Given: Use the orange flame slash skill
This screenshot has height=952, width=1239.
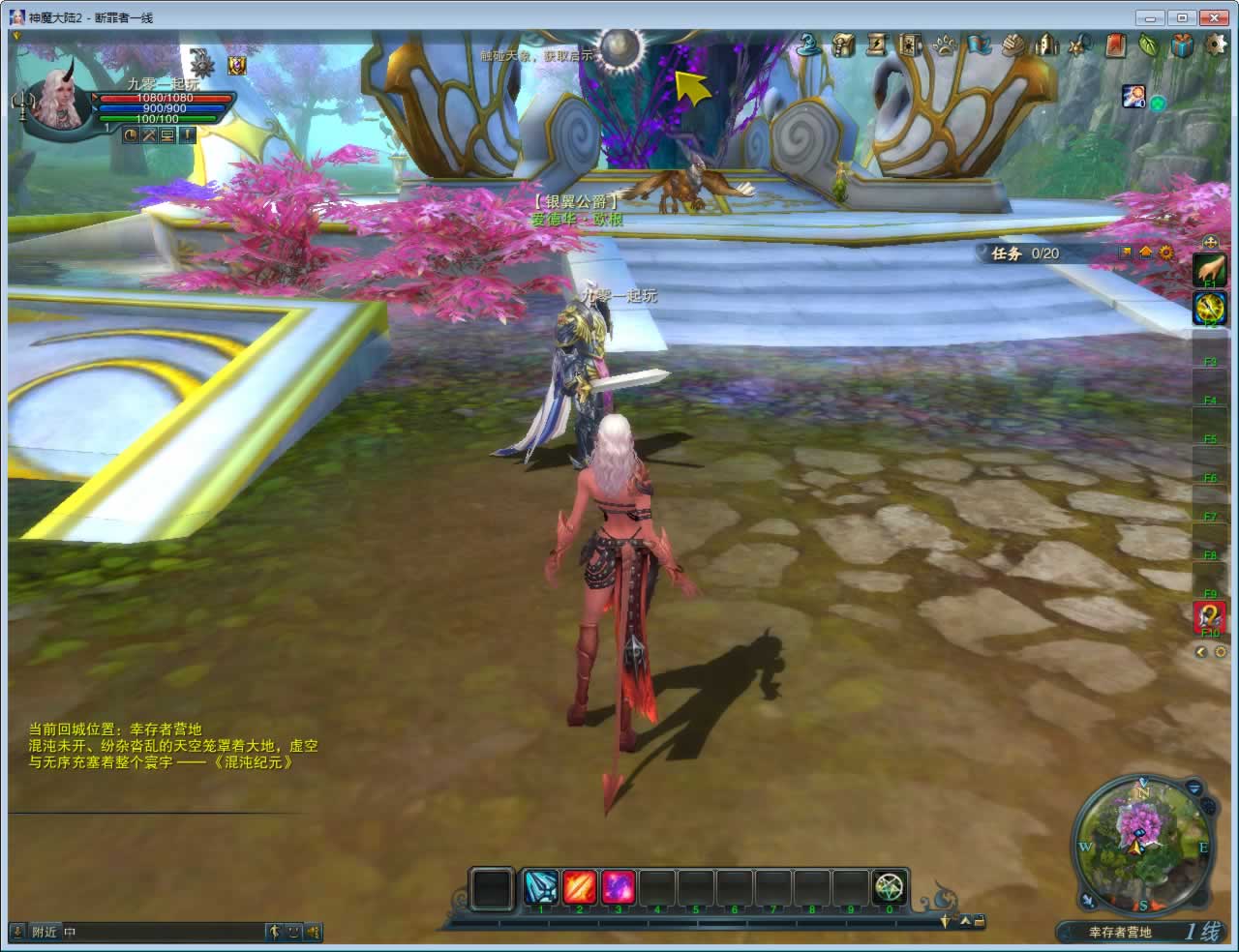Looking at the screenshot, I should [580, 887].
